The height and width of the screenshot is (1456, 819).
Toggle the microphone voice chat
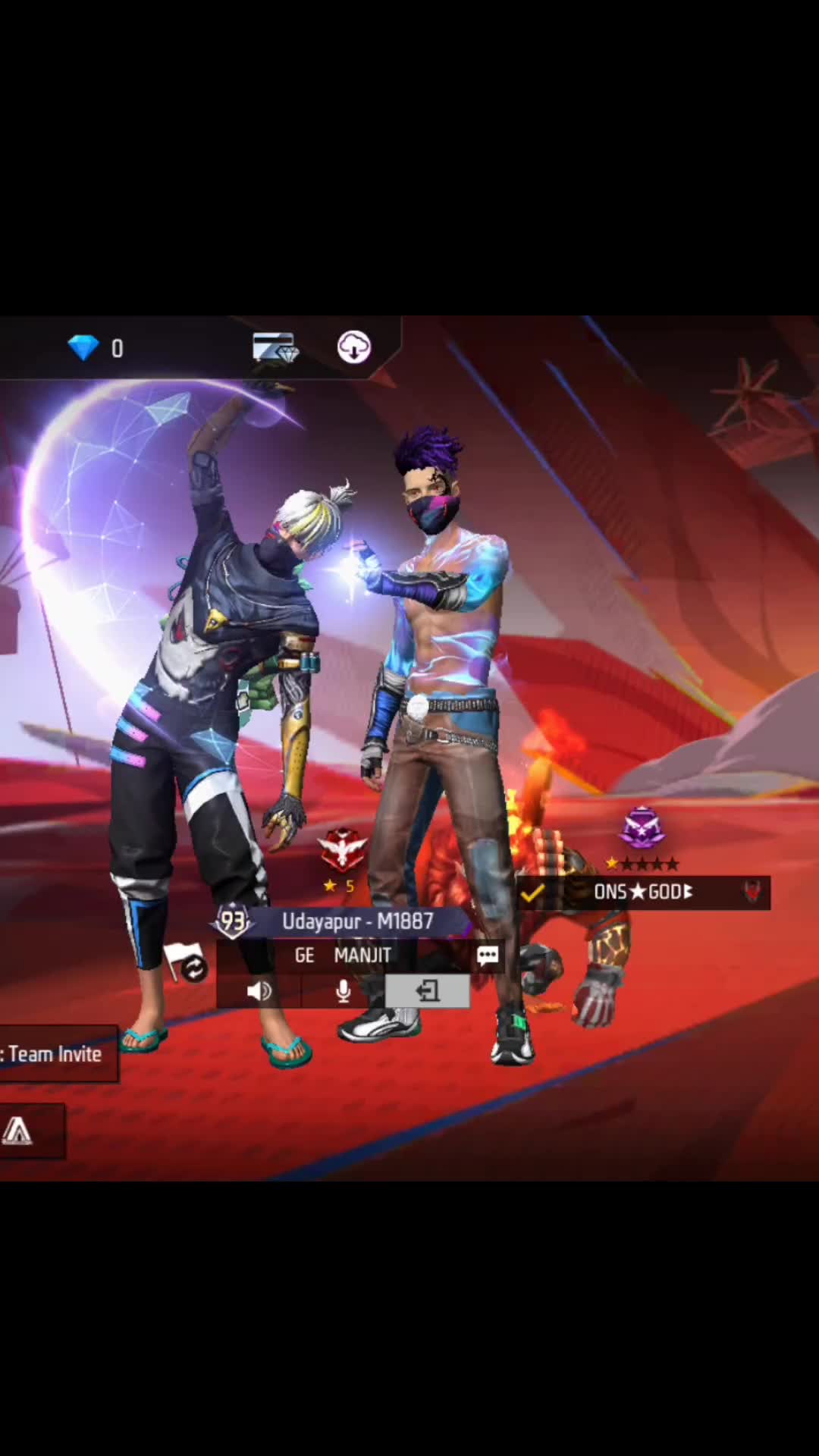343,991
